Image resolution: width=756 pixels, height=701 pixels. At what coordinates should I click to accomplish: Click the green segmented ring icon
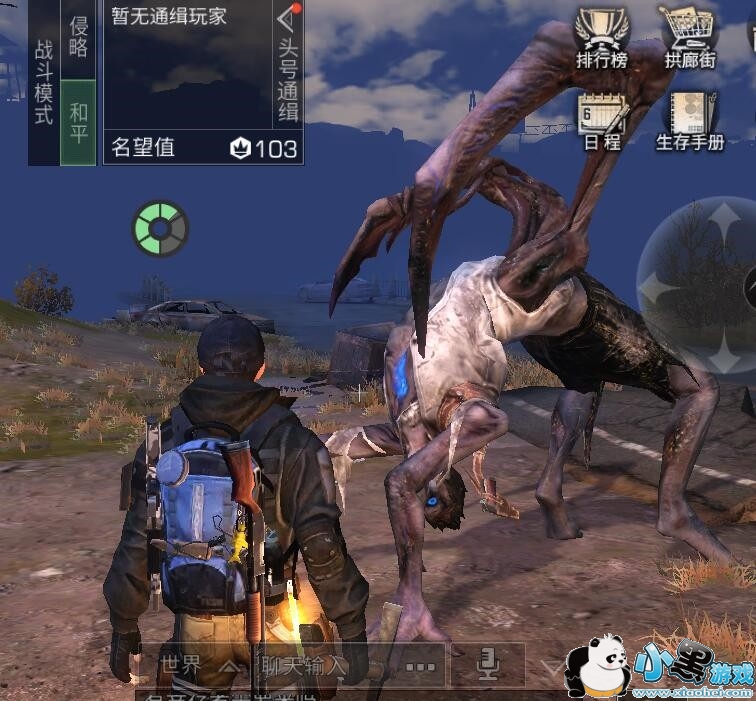160,228
